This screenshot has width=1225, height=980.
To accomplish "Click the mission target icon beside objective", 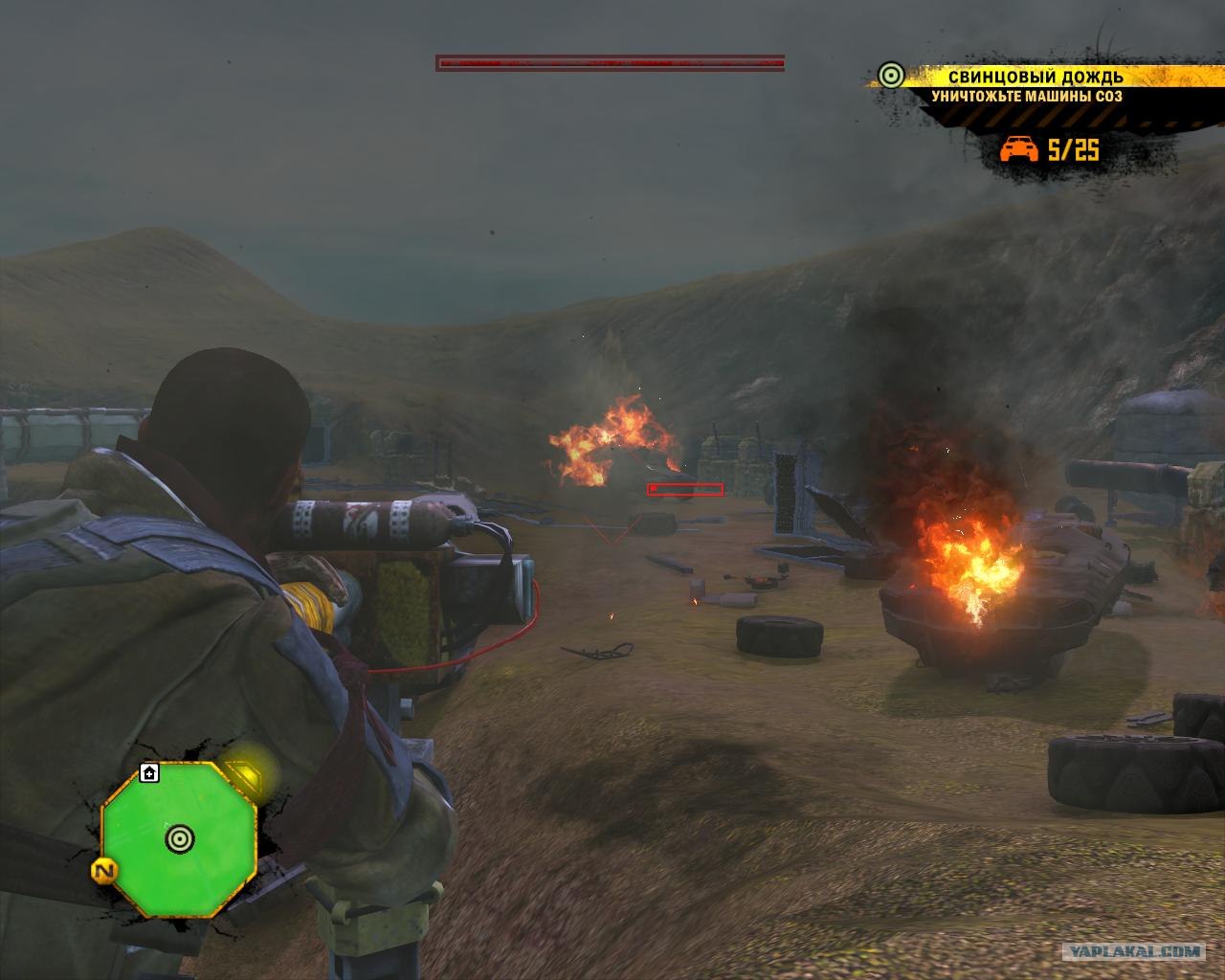I will (x=891, y=76).
